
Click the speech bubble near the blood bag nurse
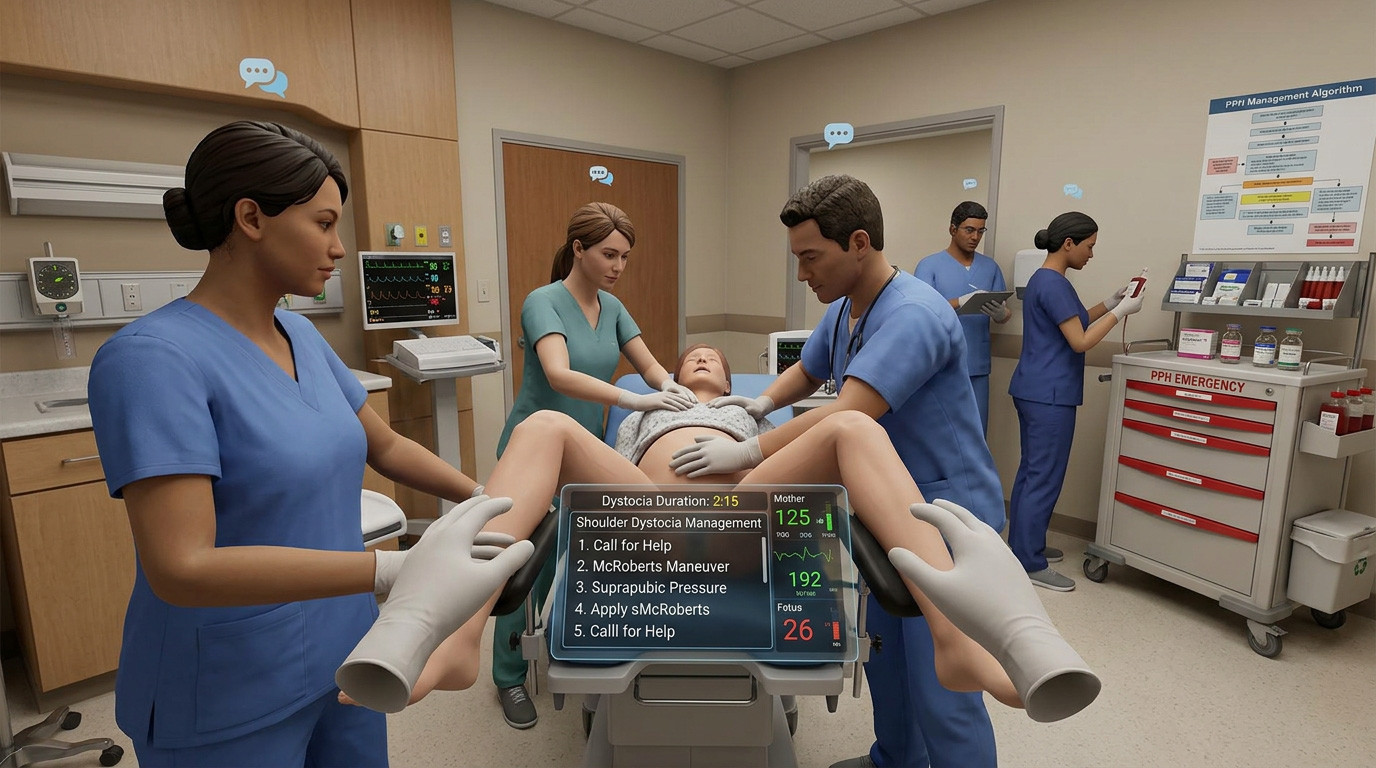click(1073, 190)
